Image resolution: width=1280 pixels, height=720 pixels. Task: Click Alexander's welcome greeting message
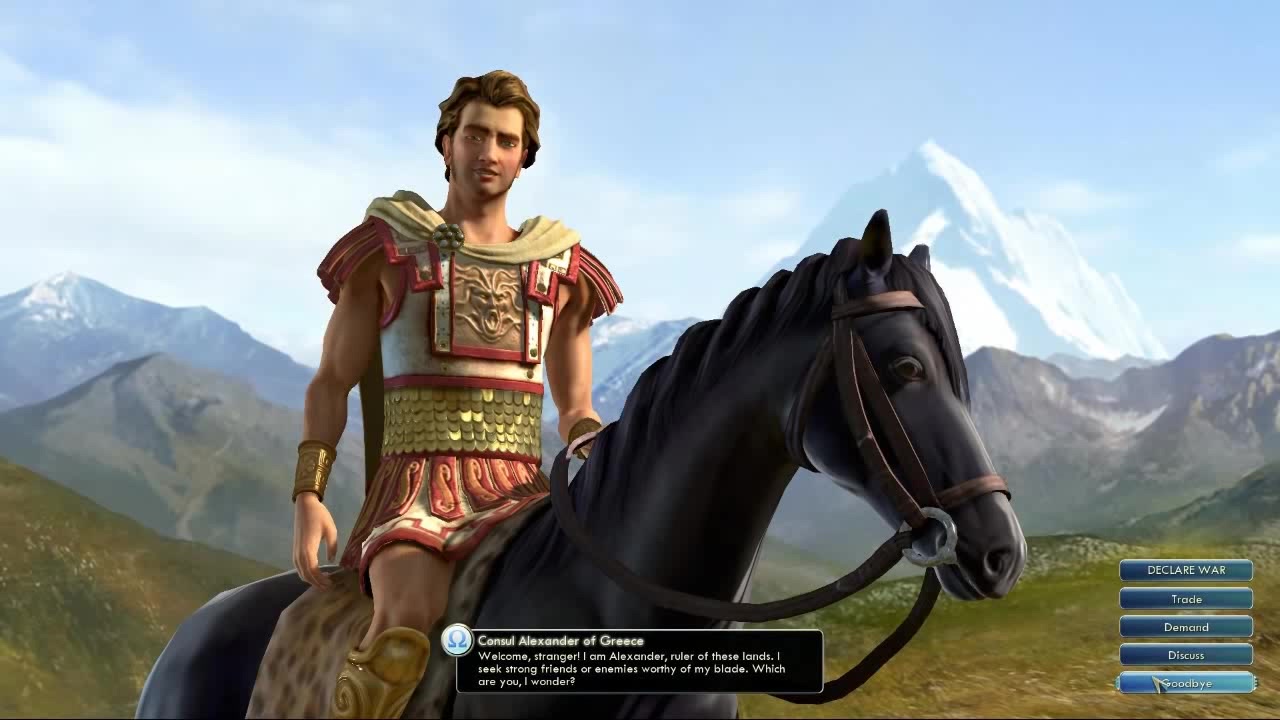(x=630, y=667)
